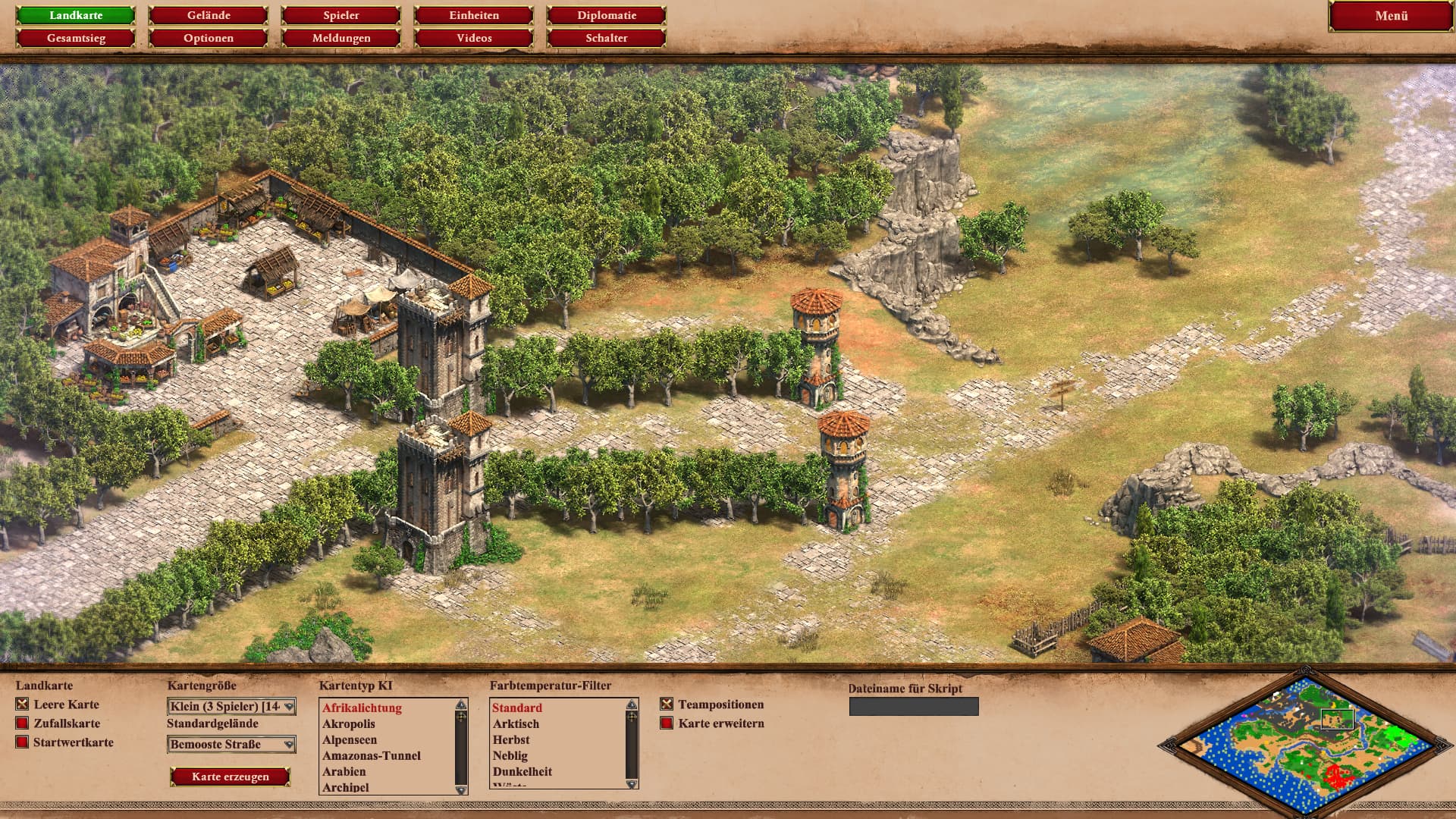Switch to the Gelände tab
Image resolution: width=1456 pixels, height=819 pixels.
click(209, 15)
